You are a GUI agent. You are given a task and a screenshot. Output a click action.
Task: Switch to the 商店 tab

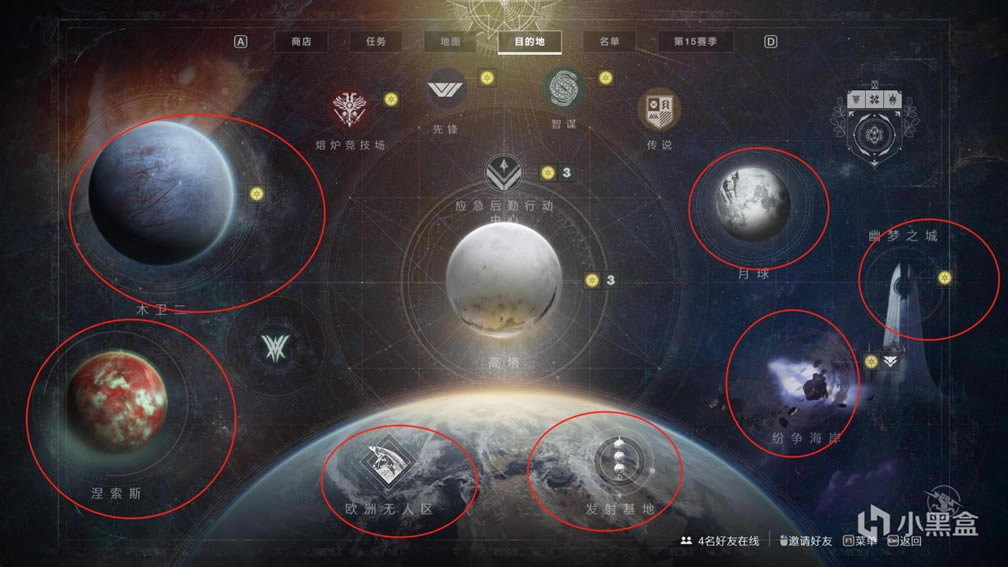pyautogui.click(x=301, y=42)
